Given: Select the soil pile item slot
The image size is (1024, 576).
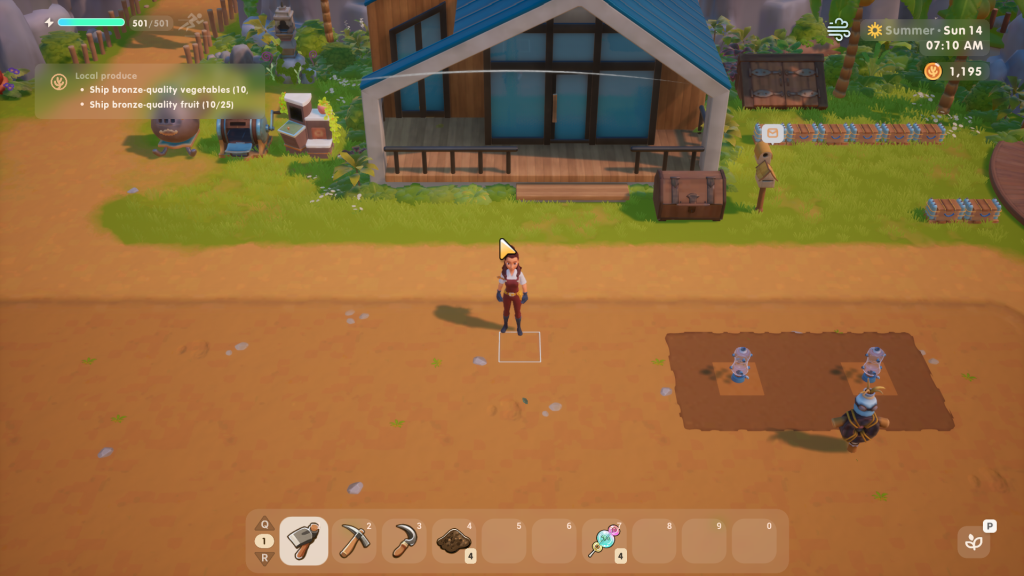Looking at the screenshot, I should 455,541.
